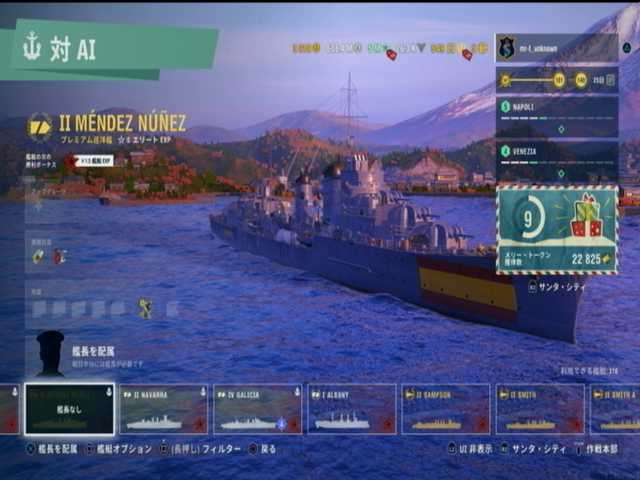View the II Méndez Núñez ship title details
640x480 pixels.
coord(120,123)
